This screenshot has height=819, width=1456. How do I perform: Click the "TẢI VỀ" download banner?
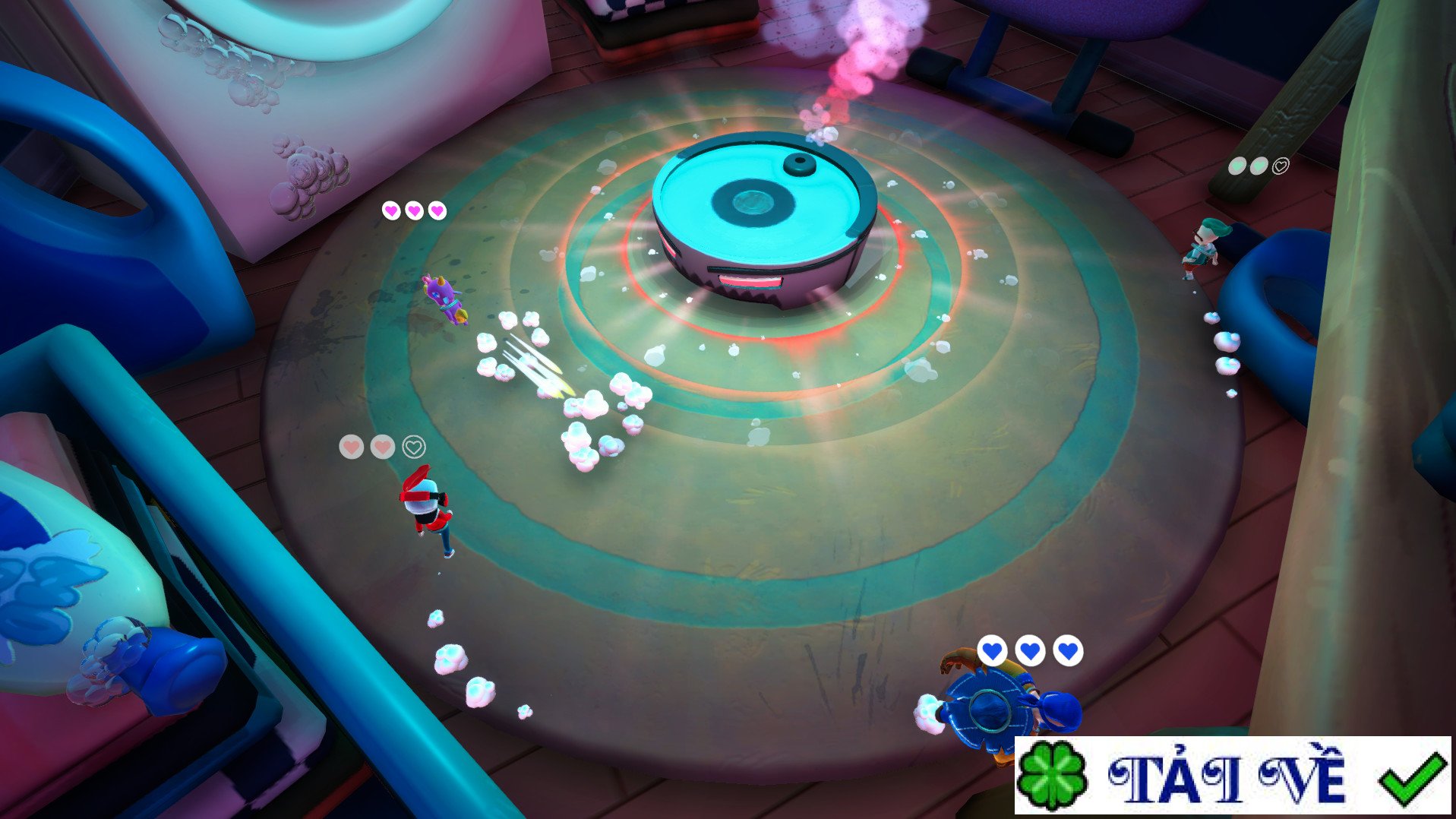click(1232, 776)
